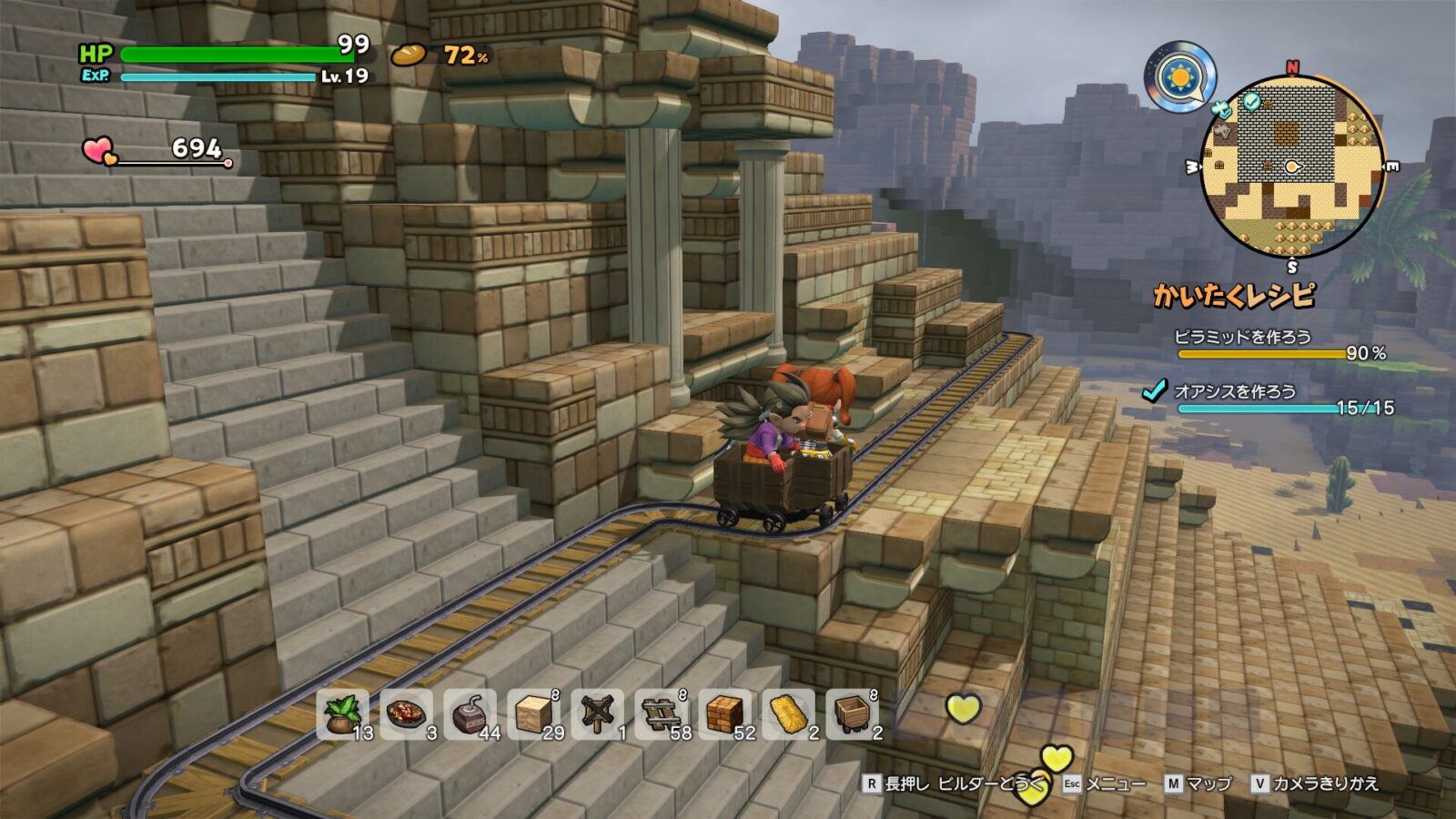1456x819 pixels.
Task: Select the purple bomb hotbar item
Action: pos(470,713)
